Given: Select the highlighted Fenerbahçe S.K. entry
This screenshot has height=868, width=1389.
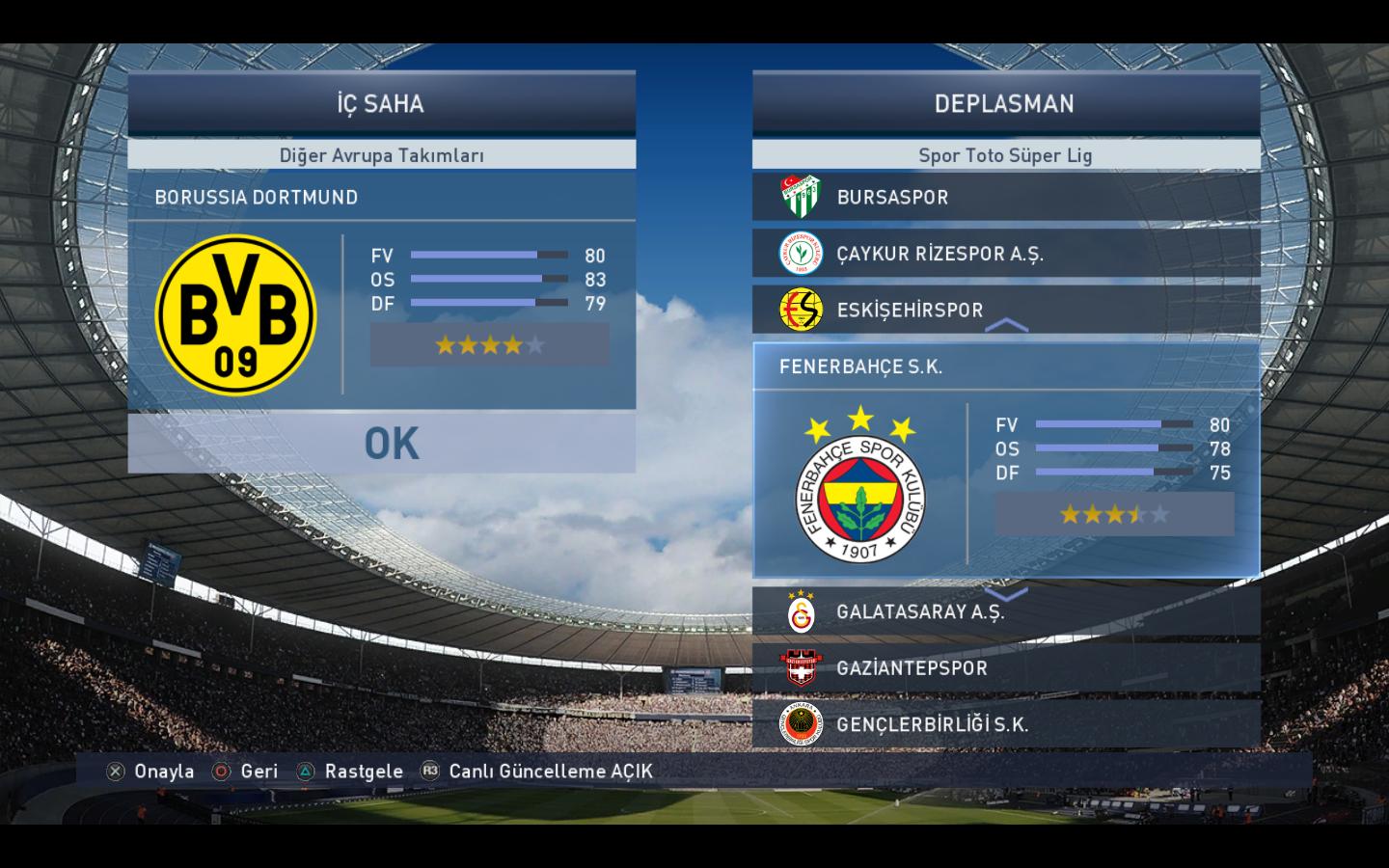Looking at the screenshot, I should [1006, 366].
